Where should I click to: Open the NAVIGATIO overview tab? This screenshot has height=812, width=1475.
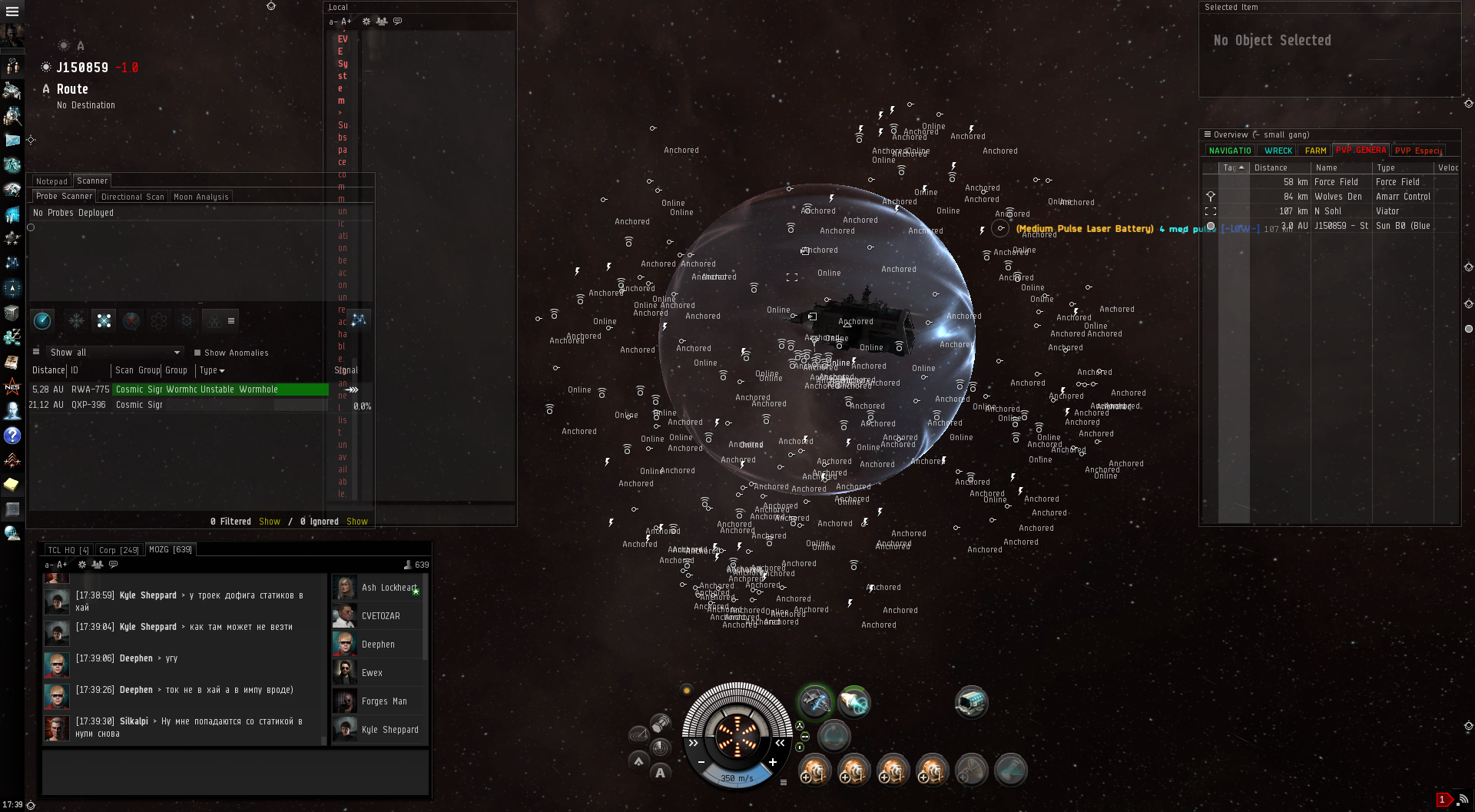(x=1230, y=151)
